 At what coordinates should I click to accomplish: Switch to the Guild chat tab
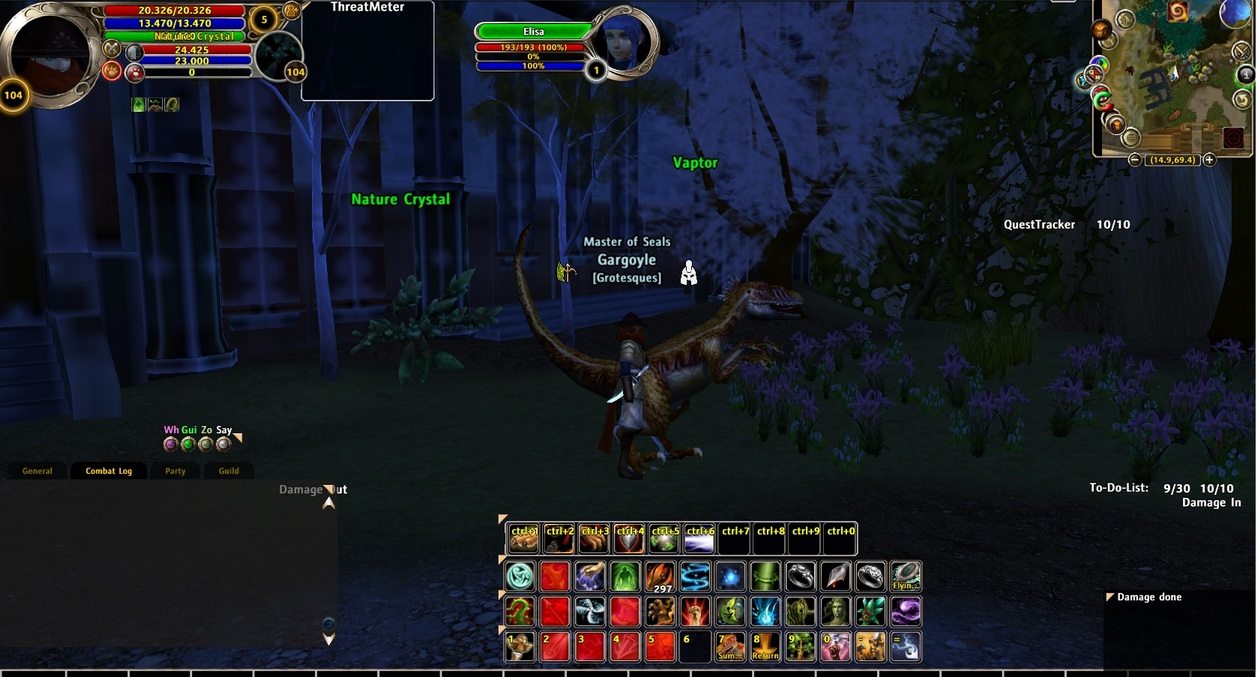click(x=229, y=471)
